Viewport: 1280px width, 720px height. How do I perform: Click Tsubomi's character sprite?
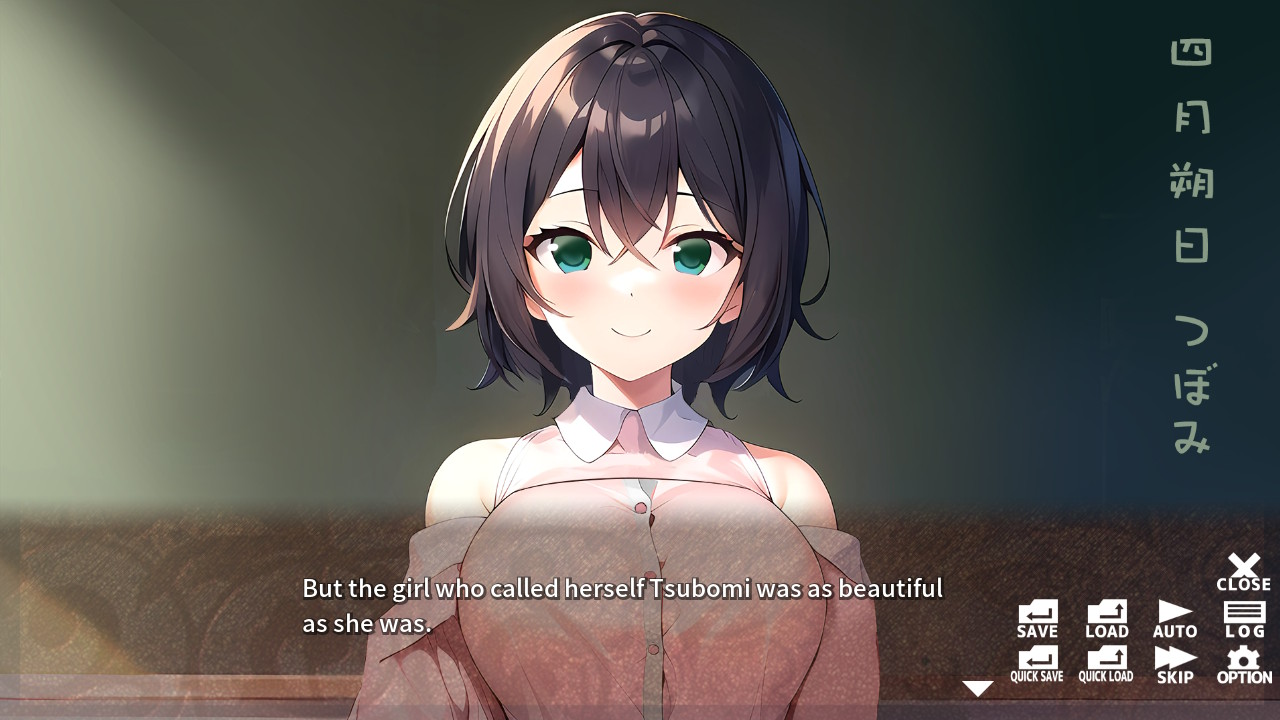tap(640, 300)
